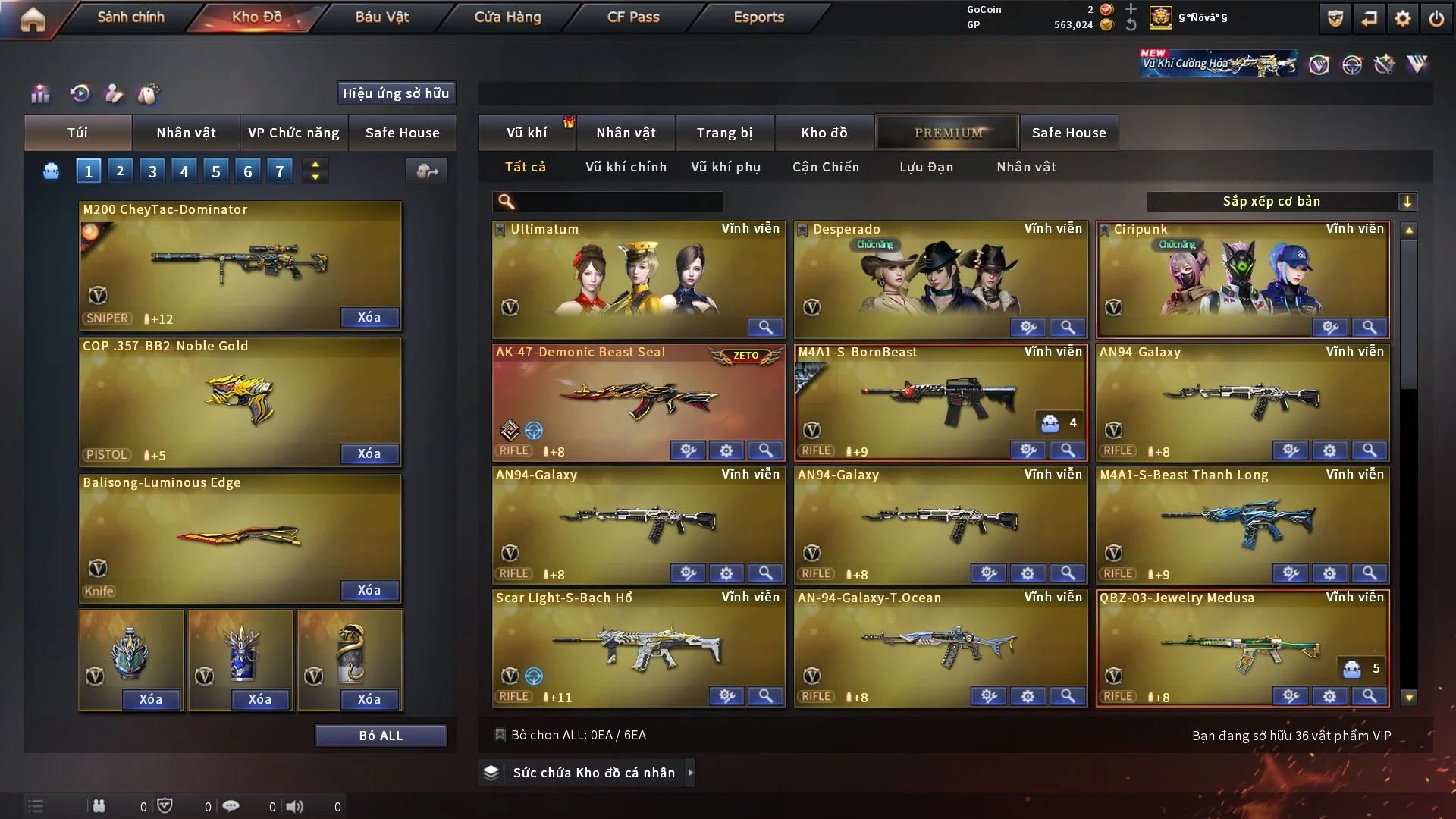
Task: Open the settings gear icon
Action: 1403,18
